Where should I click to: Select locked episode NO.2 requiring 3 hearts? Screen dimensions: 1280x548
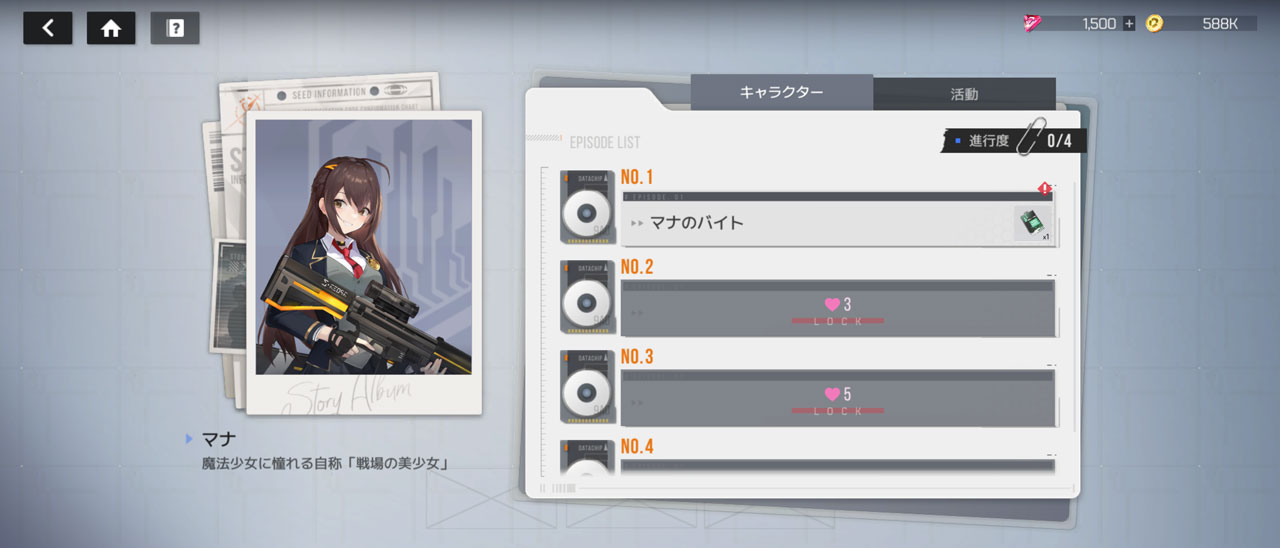point(837,309)
